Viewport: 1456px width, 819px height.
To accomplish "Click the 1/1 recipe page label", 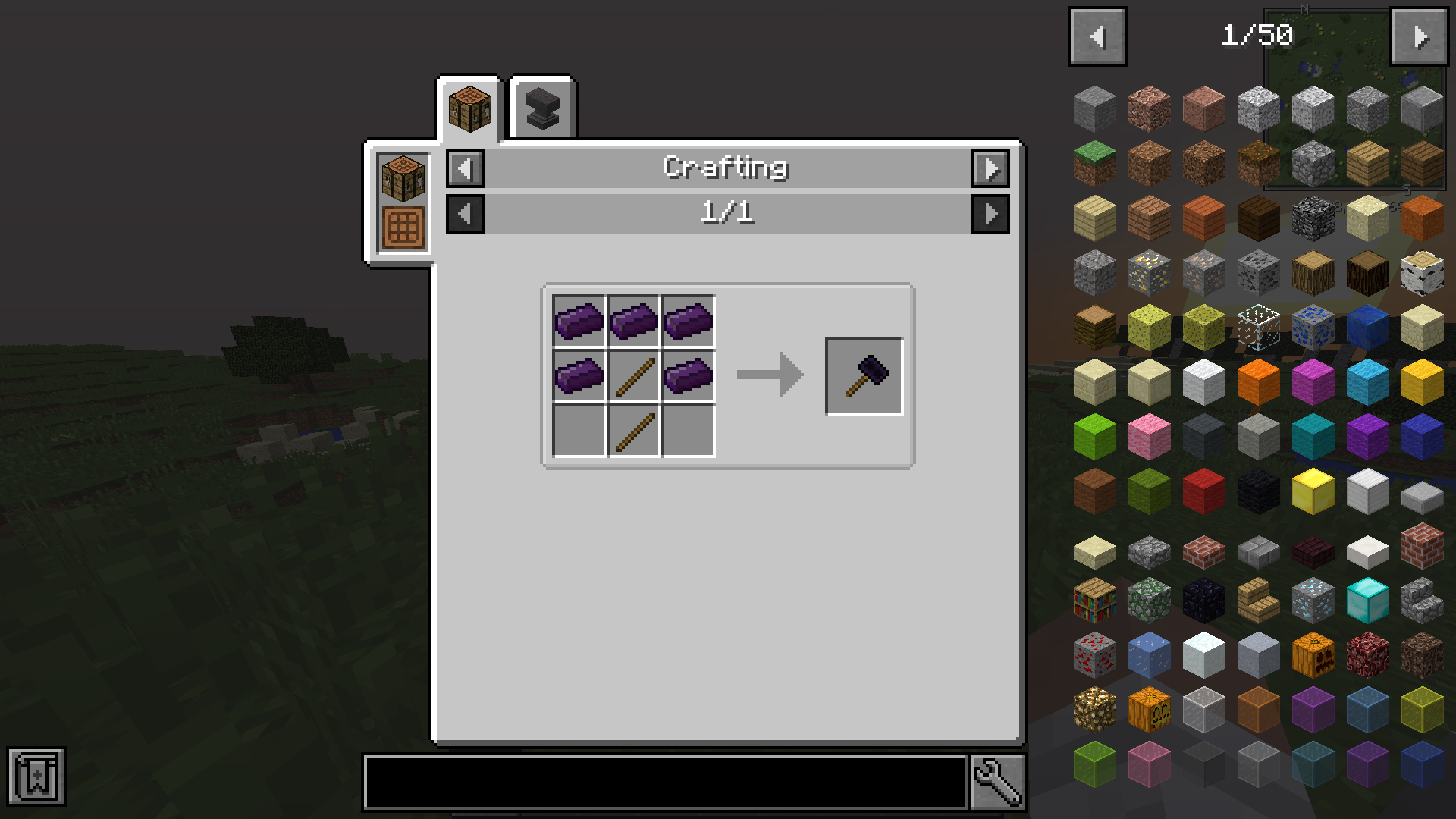I will click(x=727, y=213).
